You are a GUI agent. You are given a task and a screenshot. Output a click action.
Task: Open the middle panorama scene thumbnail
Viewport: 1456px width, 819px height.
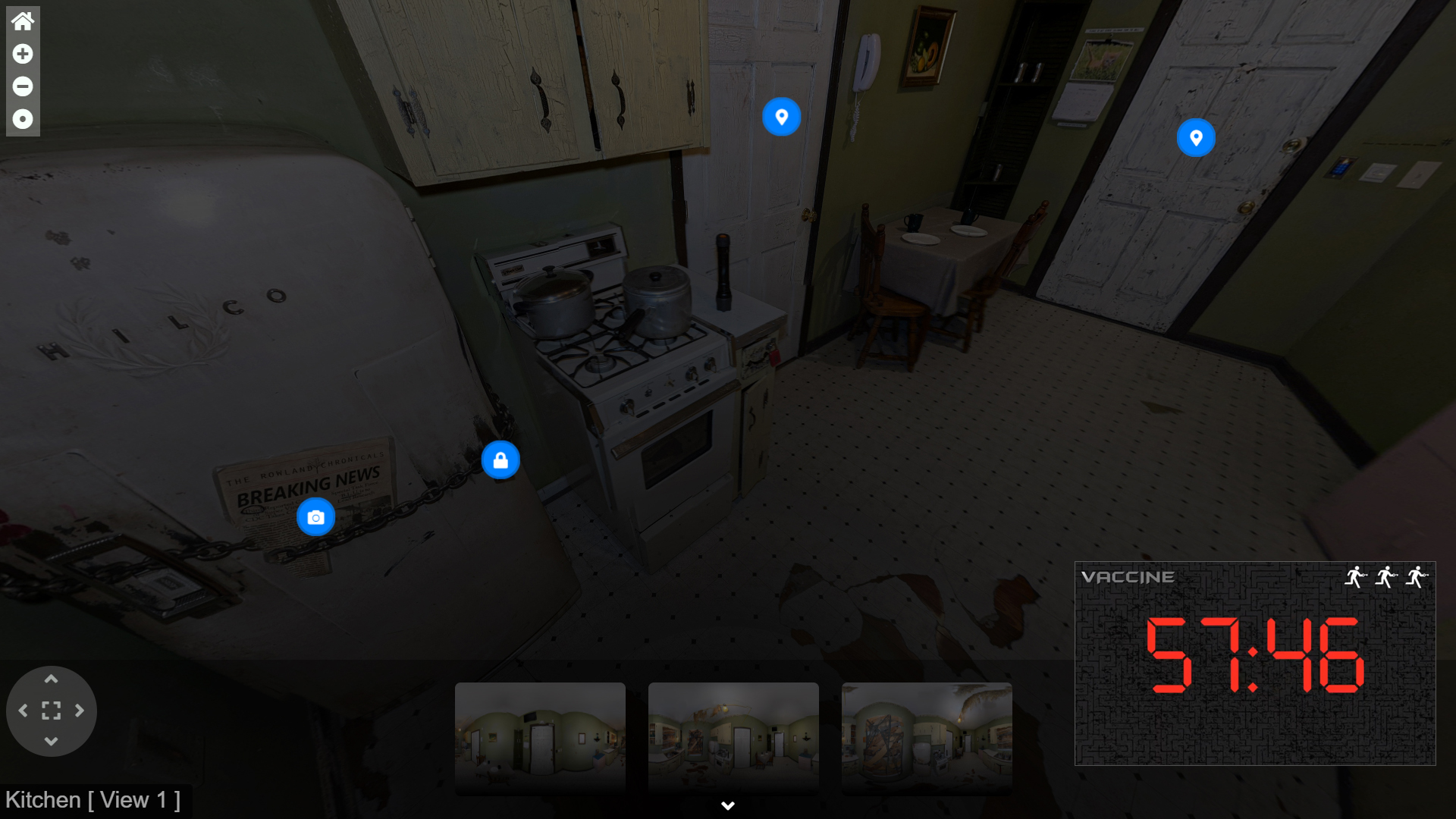click(733, 738)
